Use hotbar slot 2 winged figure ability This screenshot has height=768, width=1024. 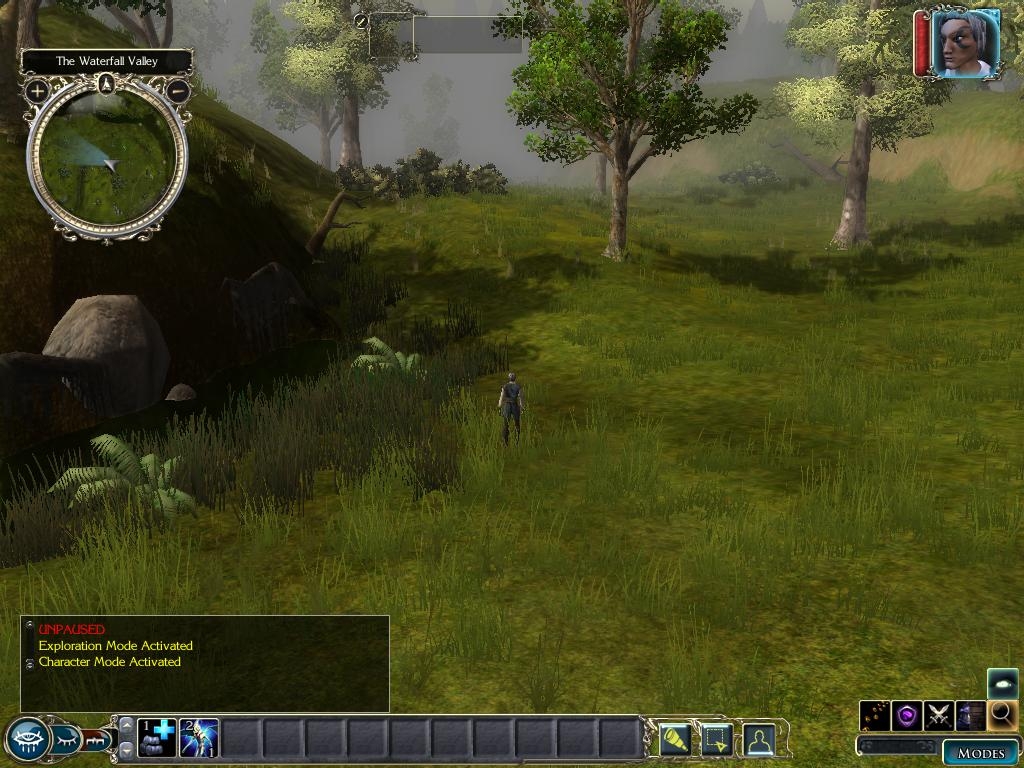[199, 738]
